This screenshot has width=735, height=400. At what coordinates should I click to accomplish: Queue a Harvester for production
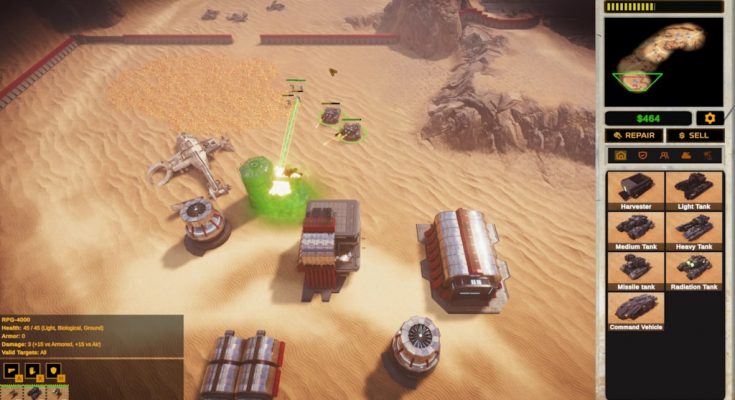[x=636, y=190]
